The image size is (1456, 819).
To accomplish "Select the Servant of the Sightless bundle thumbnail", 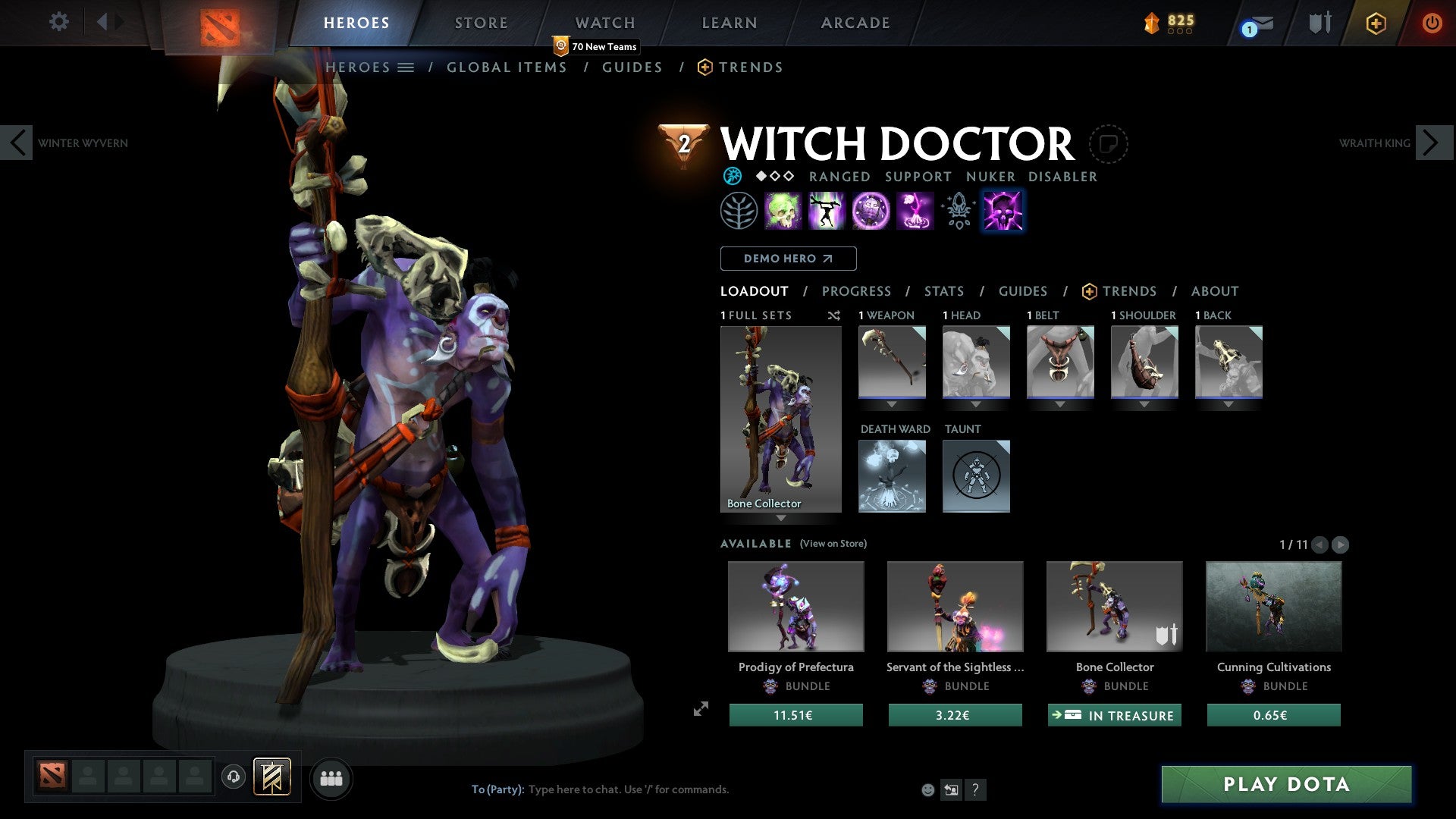I will tap(955, 606).
